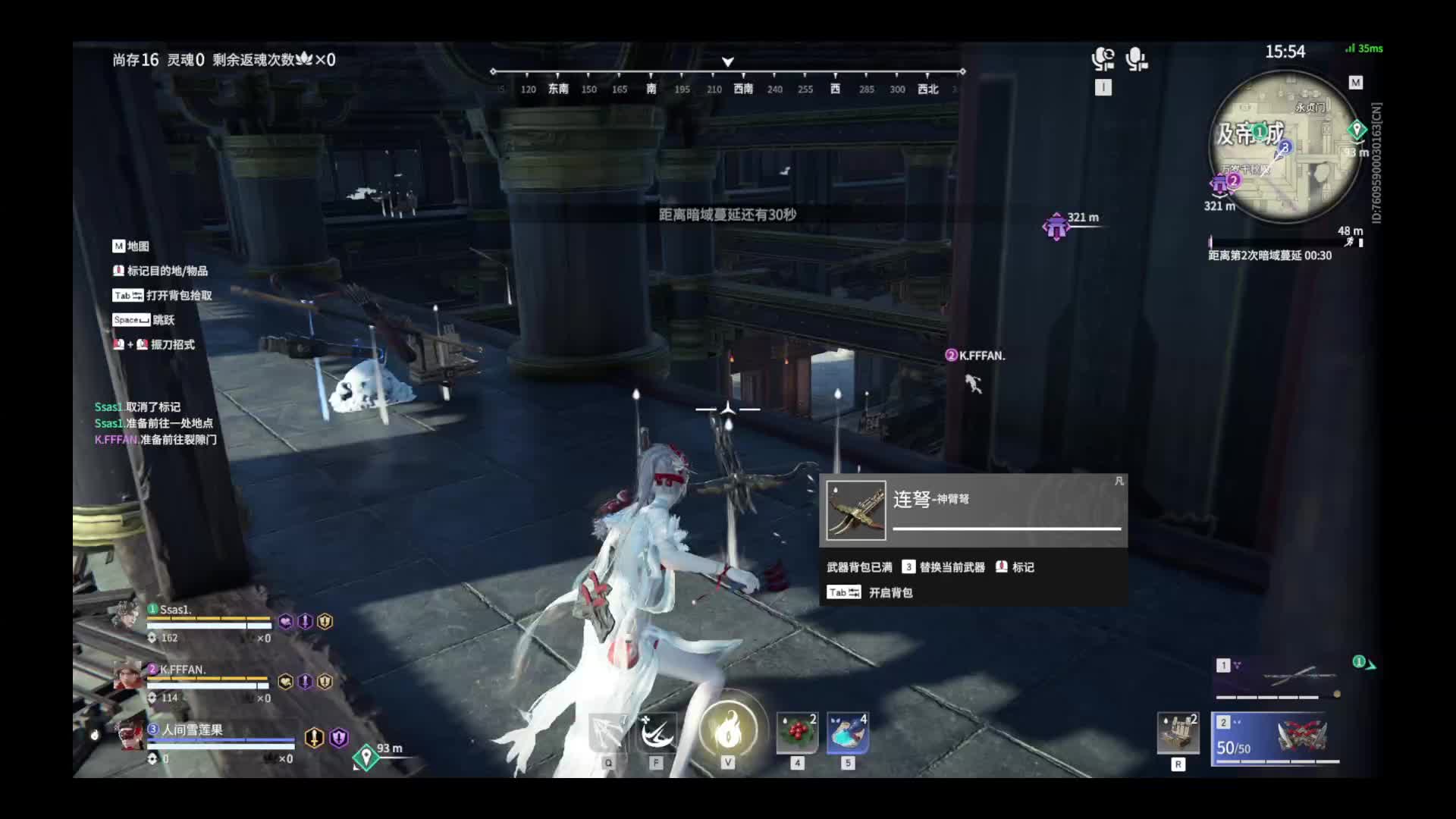Click the compass bar heading strip
This screenshot has width=1456, height=819.
[x=728, y=80]
